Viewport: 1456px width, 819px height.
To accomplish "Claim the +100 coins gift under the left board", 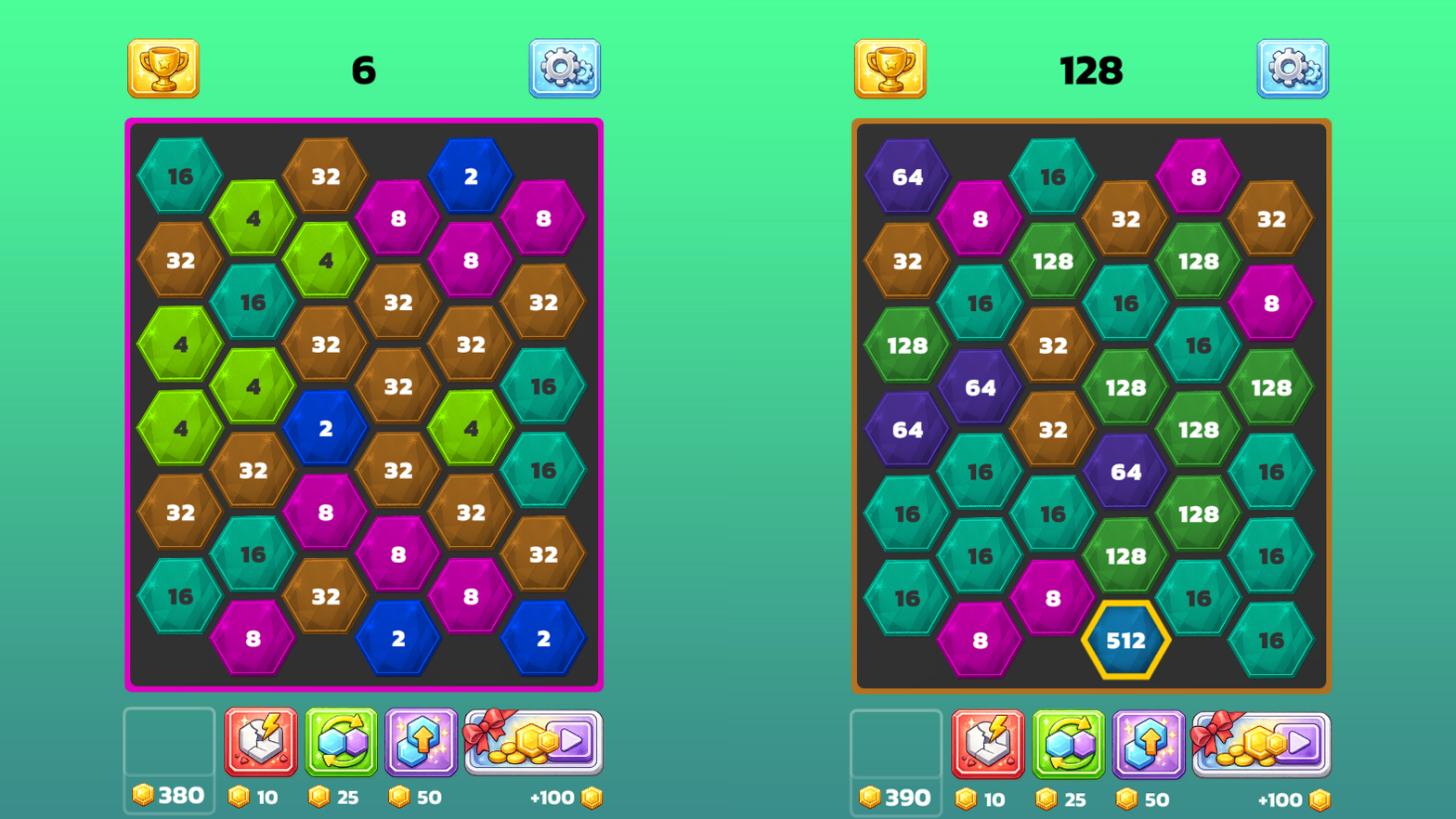I will pyautogui.click(x=530, y=743).
